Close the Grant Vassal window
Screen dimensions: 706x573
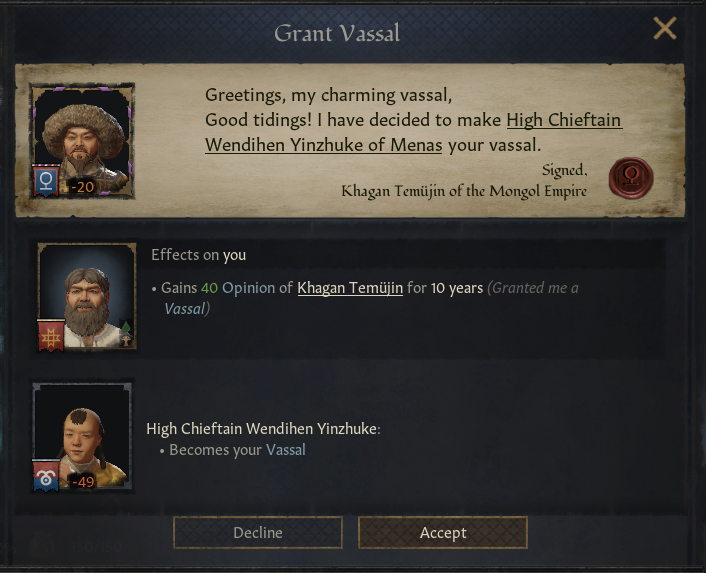(x=665, y=29)
